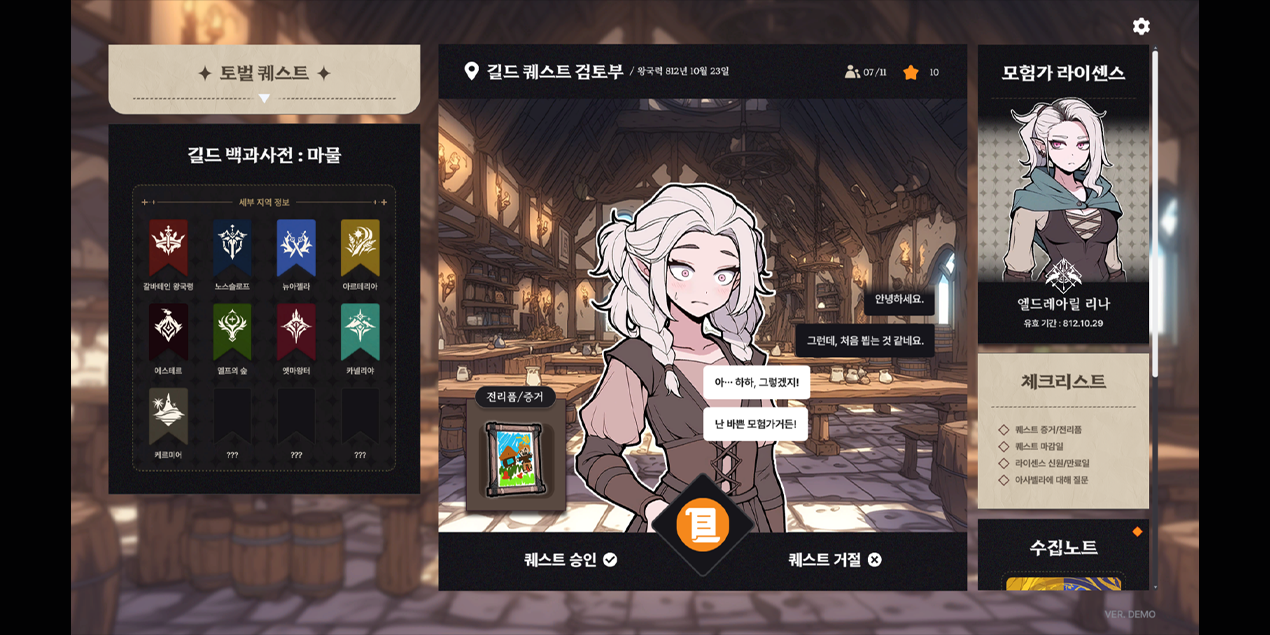Click the orange scroll quest document button
1270x635 pixels.
(703, 525)
